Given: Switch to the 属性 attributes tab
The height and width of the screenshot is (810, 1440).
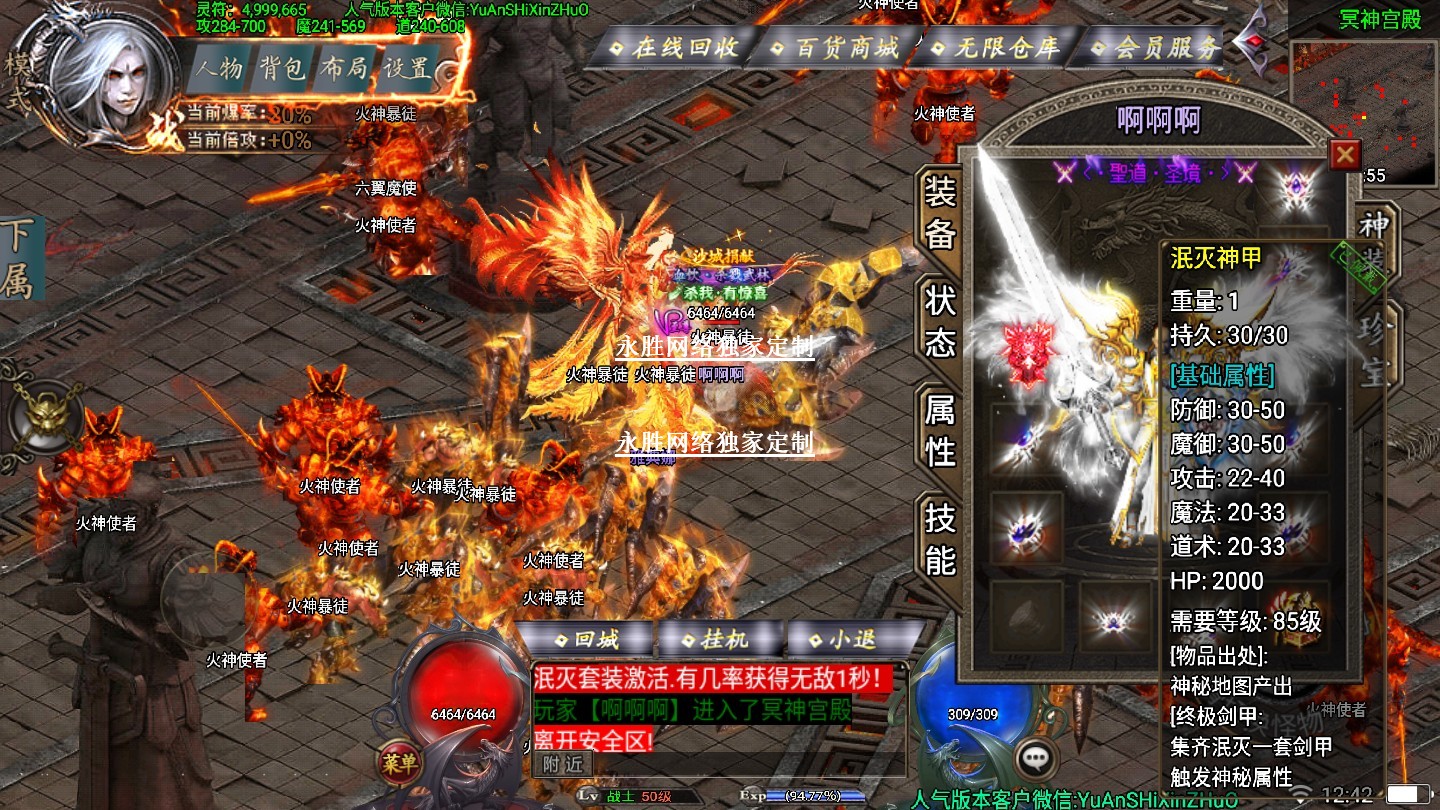Looking at the screenshot, I should pos(940,431).
